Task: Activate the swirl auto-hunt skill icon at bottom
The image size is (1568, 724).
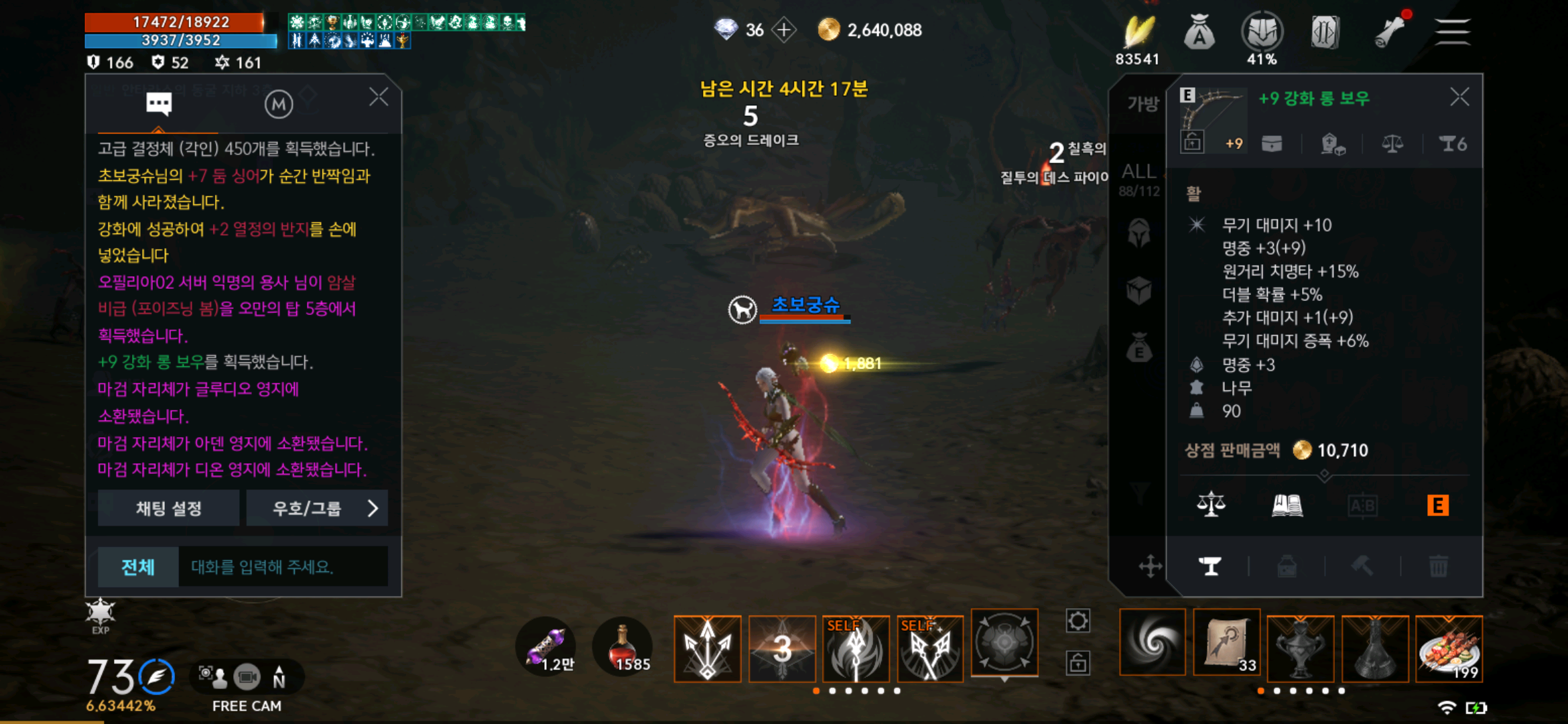Action: point(1152,644)
